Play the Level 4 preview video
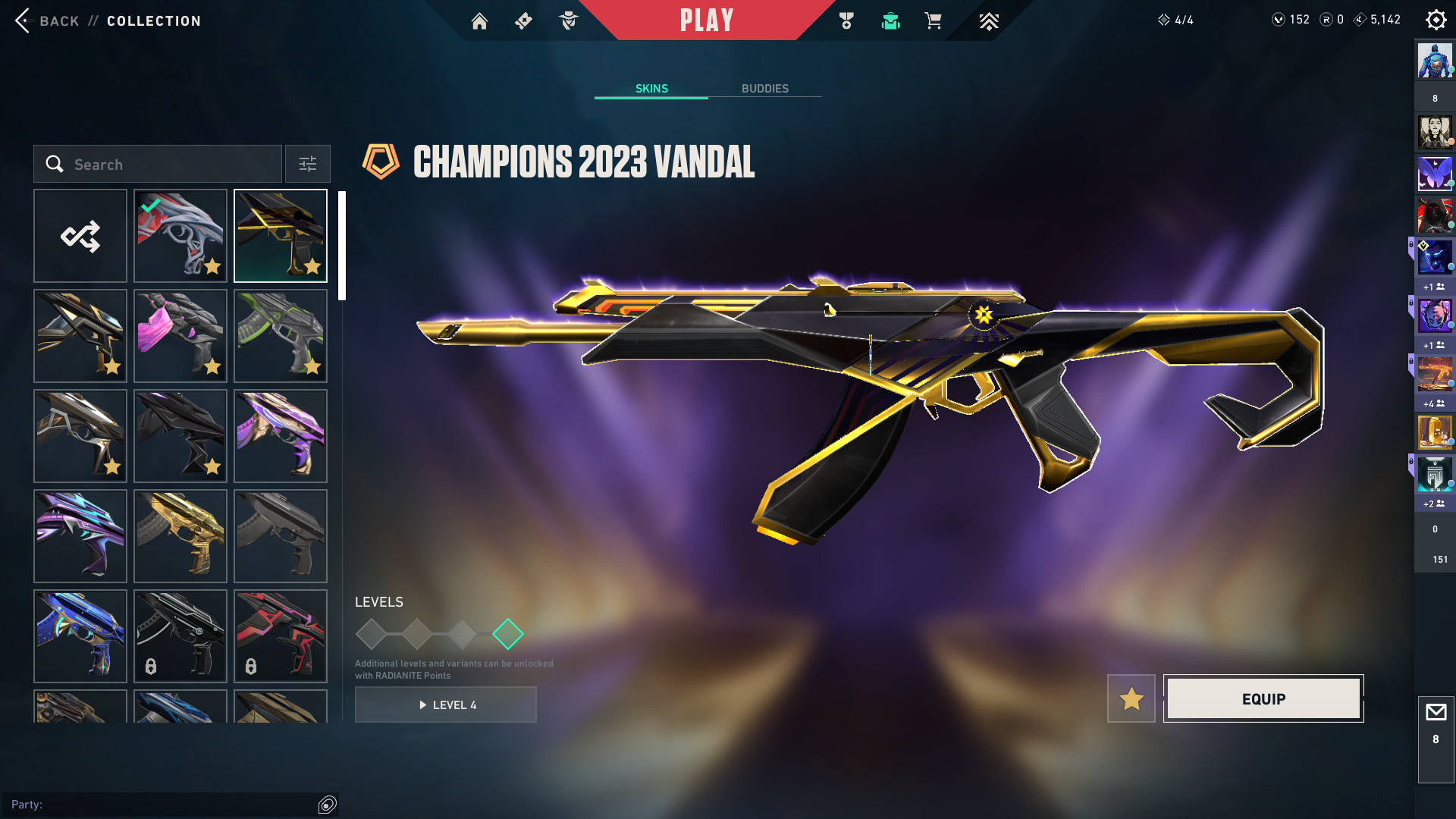The width and height of the screenshot is (1456, 819). click(446, 704)
